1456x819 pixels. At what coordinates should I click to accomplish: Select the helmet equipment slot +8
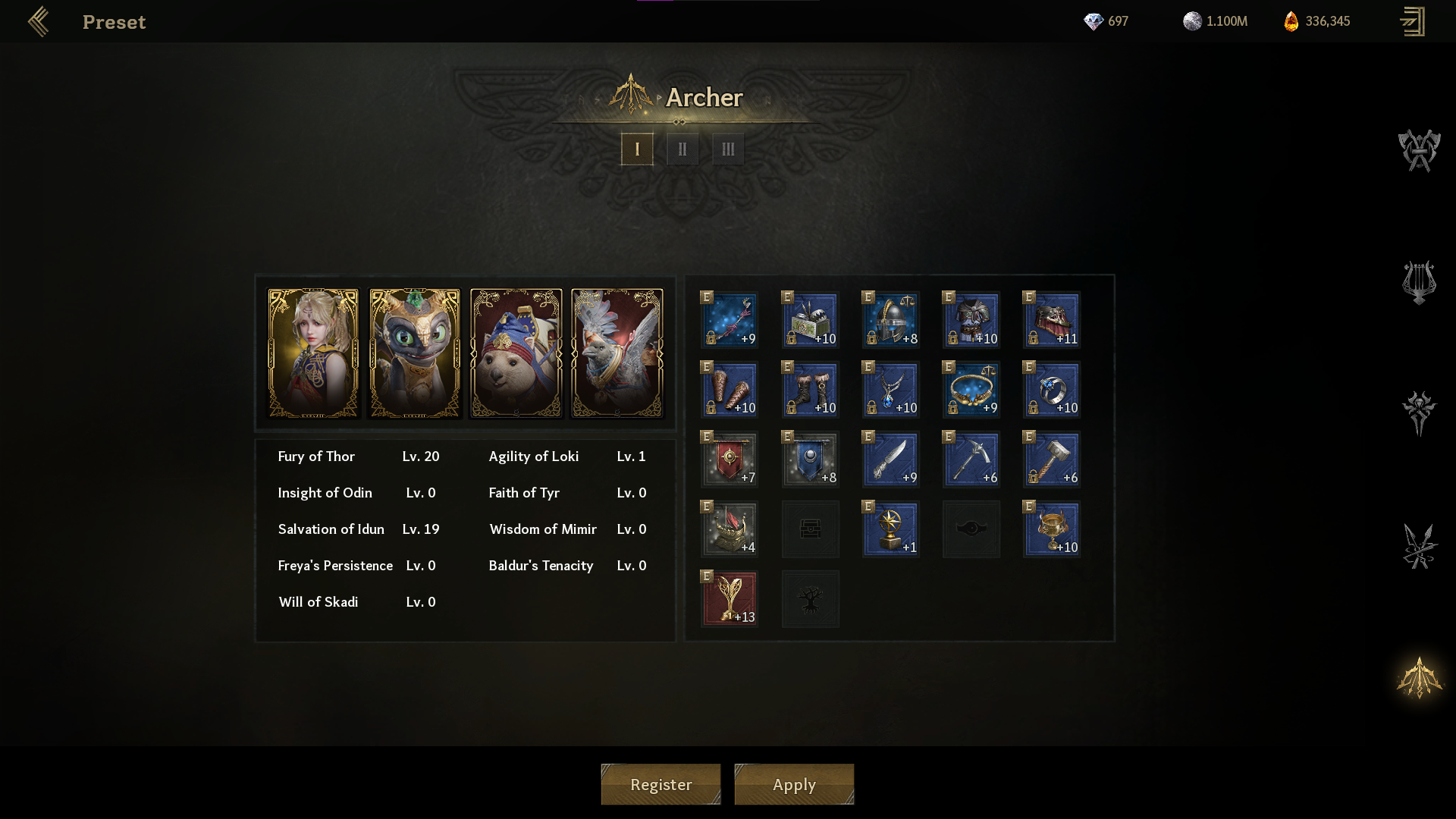click(891, 320)
